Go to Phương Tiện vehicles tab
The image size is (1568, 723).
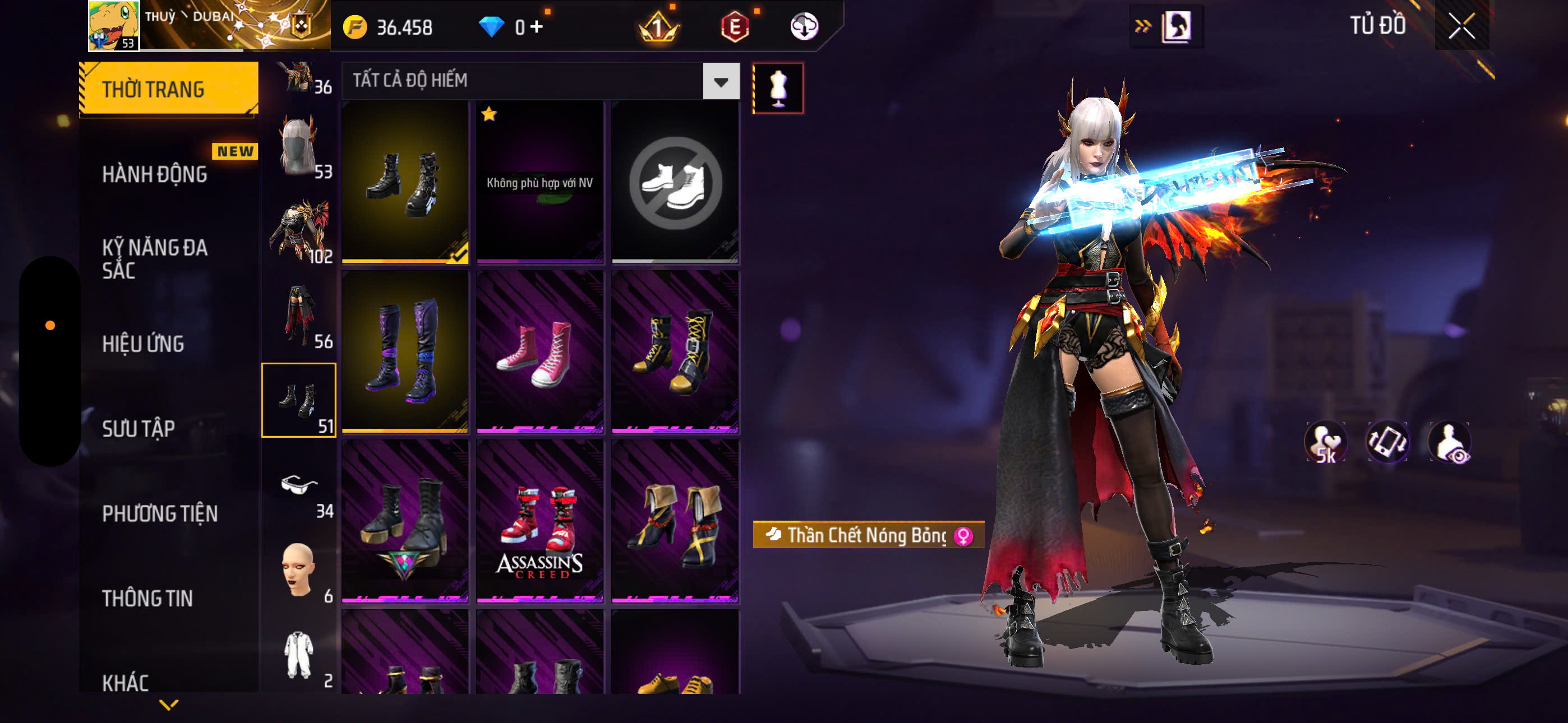pos(159,513)
